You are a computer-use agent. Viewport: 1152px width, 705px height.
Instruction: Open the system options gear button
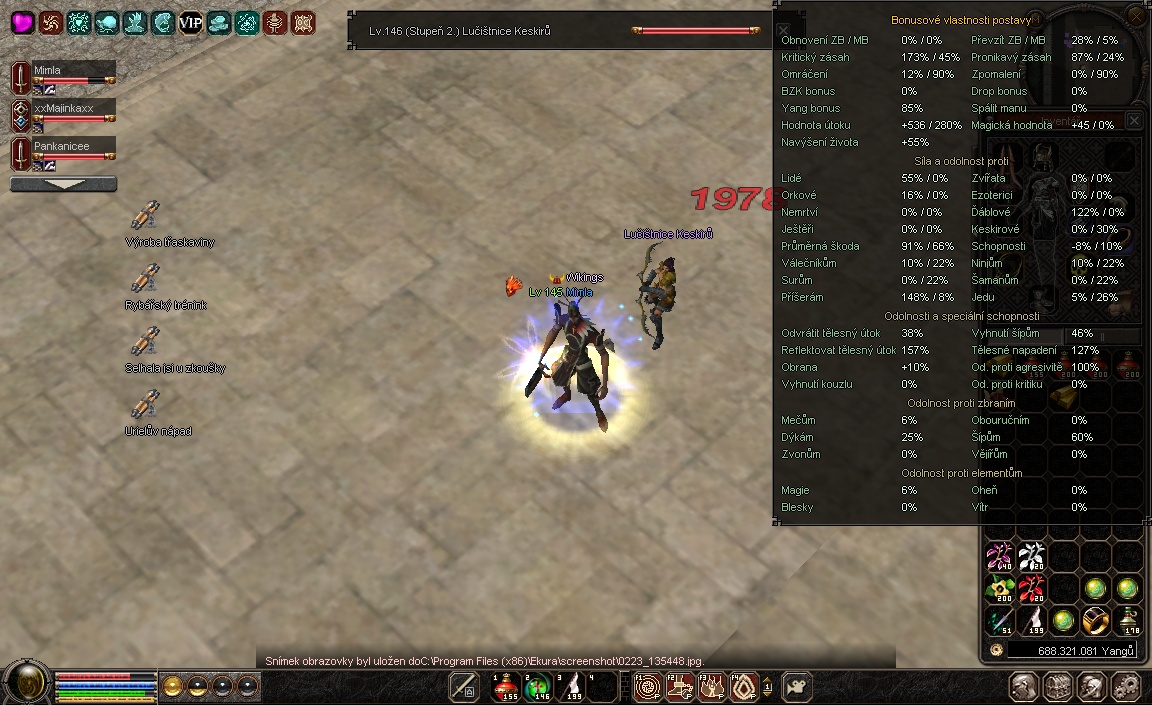1127,687
